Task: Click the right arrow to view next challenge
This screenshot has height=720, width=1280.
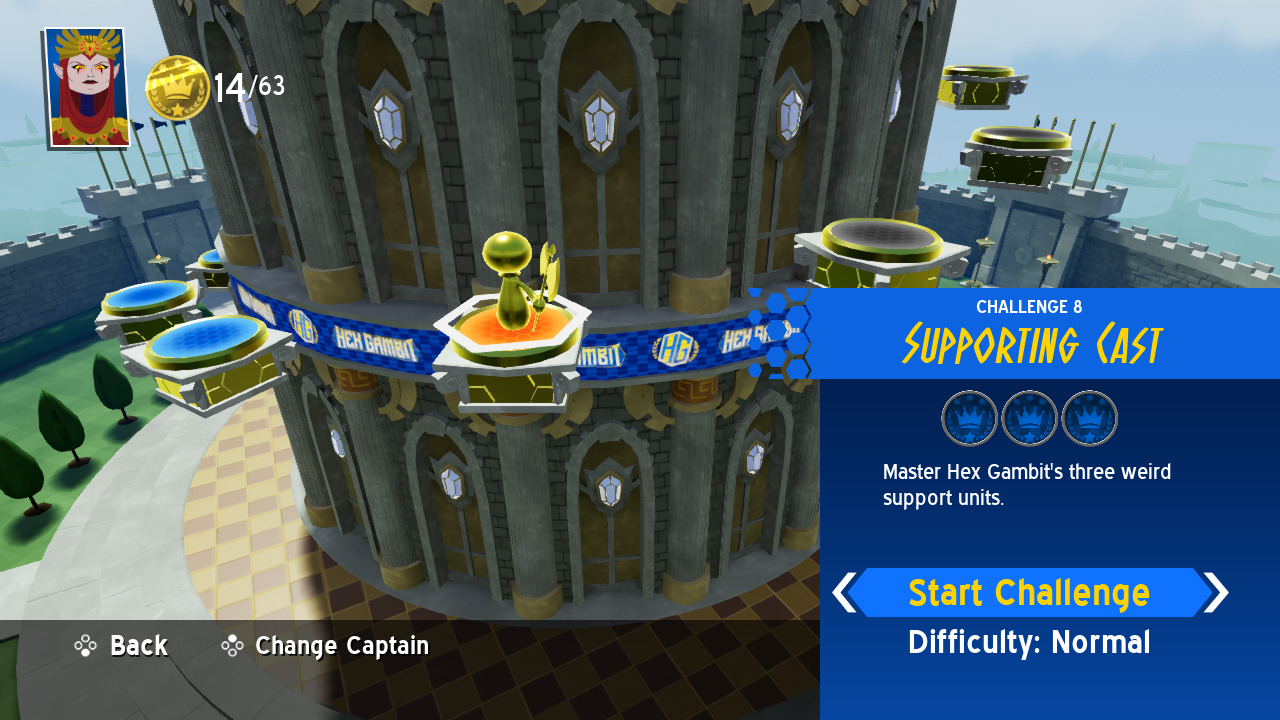Action: pos(1218,592)
